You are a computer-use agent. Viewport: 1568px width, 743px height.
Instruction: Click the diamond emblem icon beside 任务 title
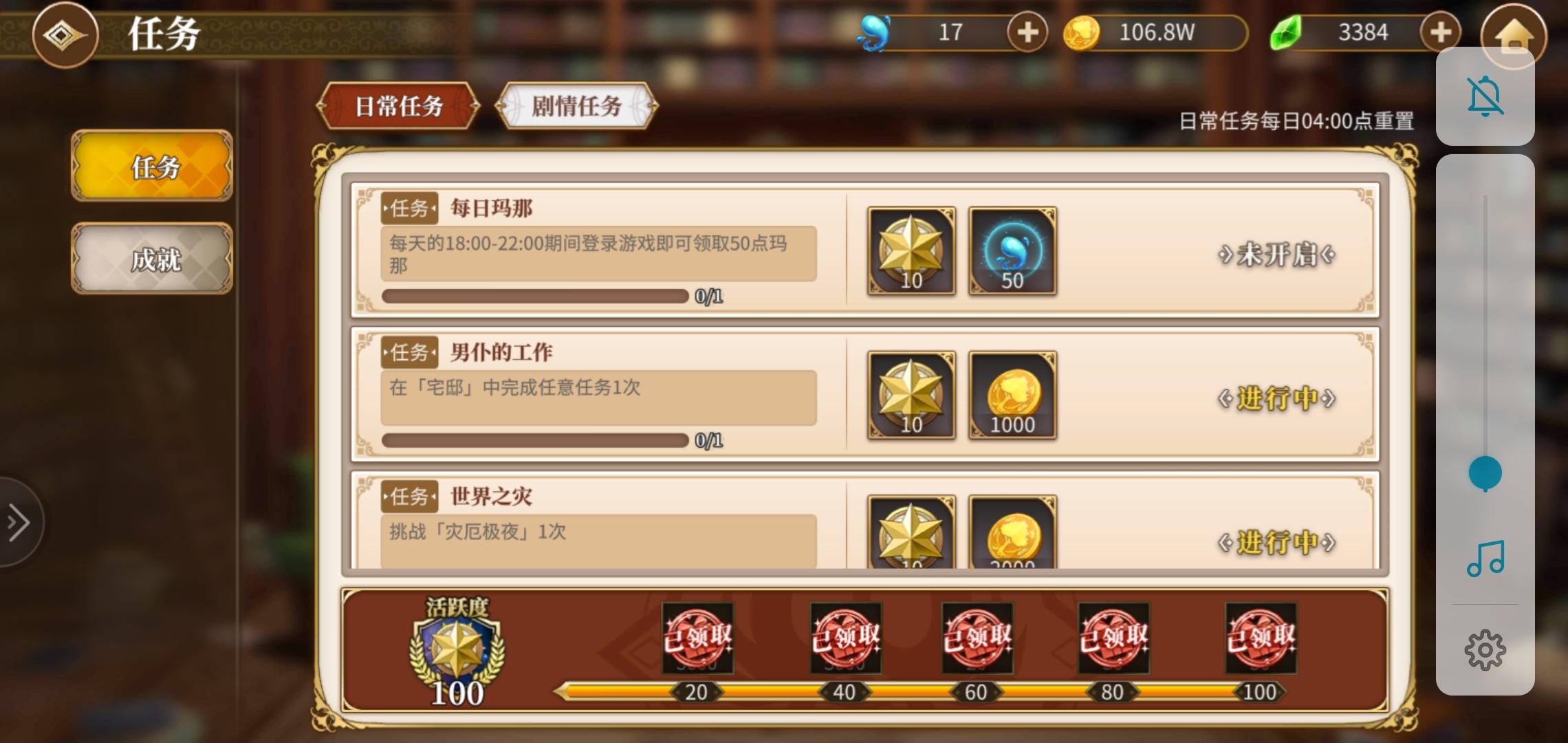65,36
